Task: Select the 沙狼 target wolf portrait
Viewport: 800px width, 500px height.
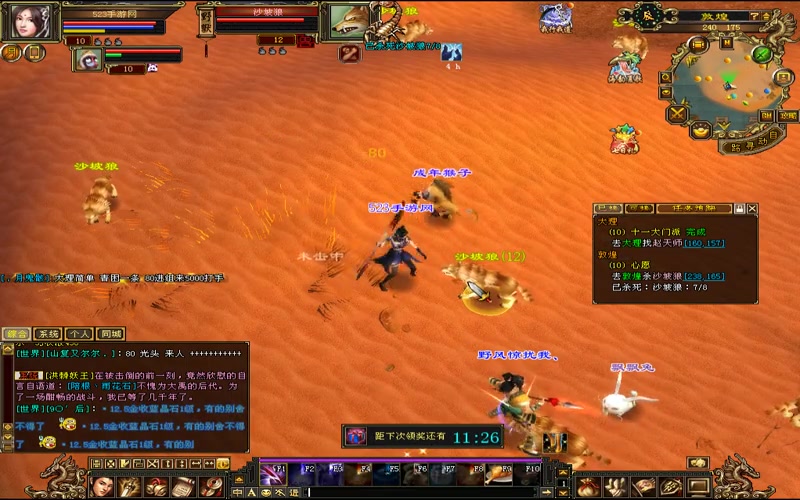Action: [x=349, y=20]
